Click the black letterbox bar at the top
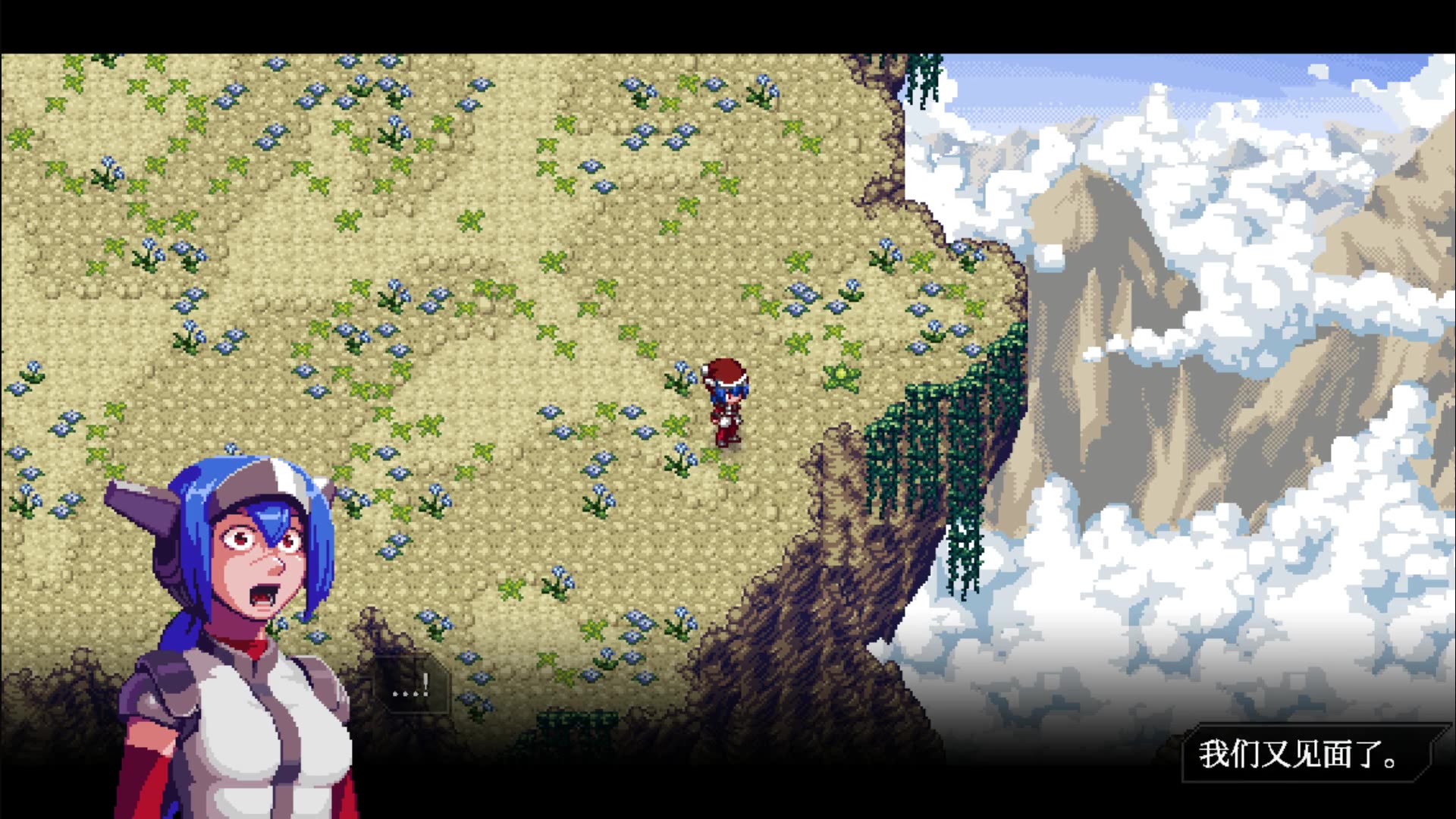The image size is (1456, 819). (x=728, y=23)
